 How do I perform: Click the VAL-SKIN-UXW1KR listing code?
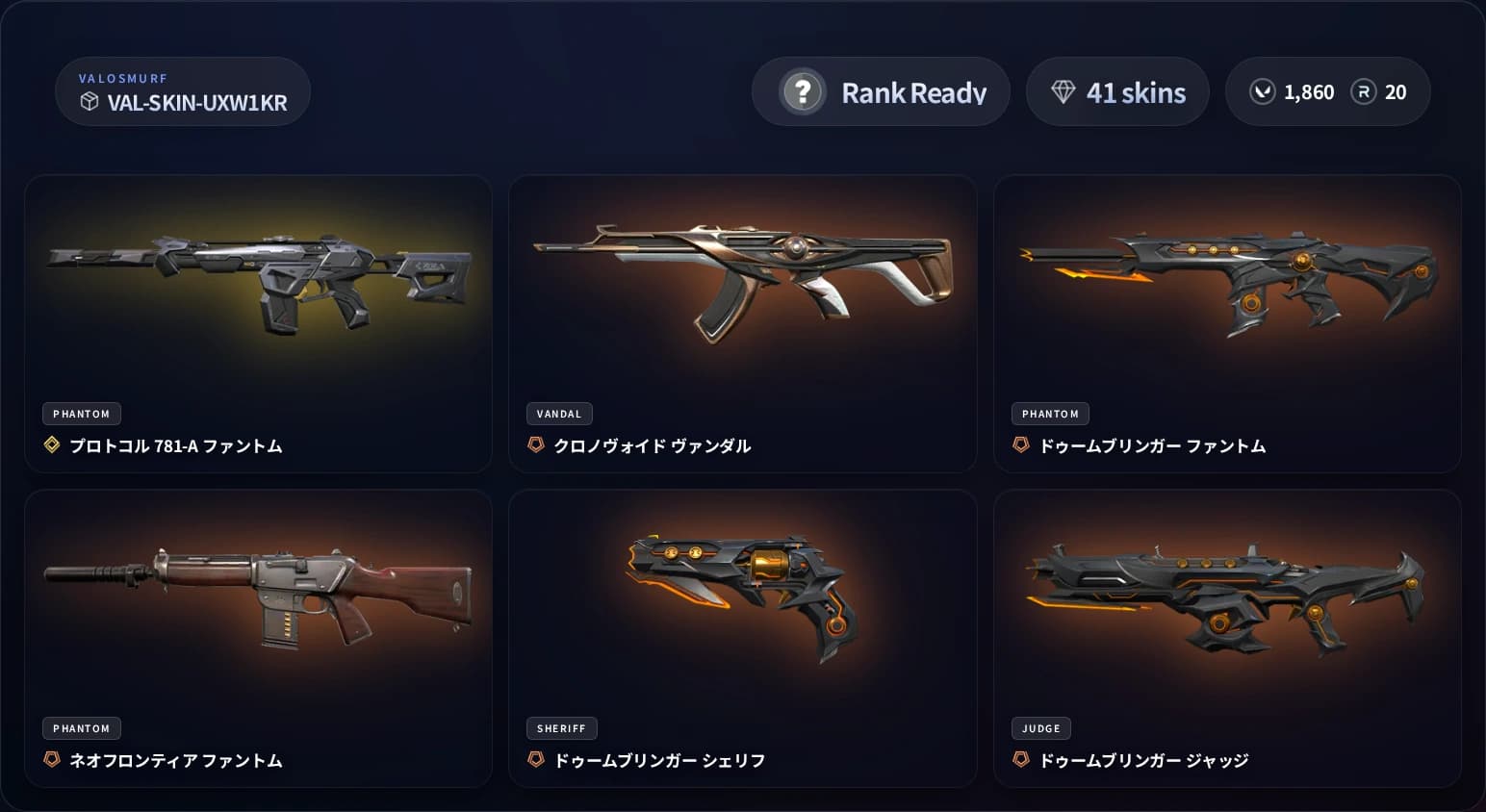point(196,103)
